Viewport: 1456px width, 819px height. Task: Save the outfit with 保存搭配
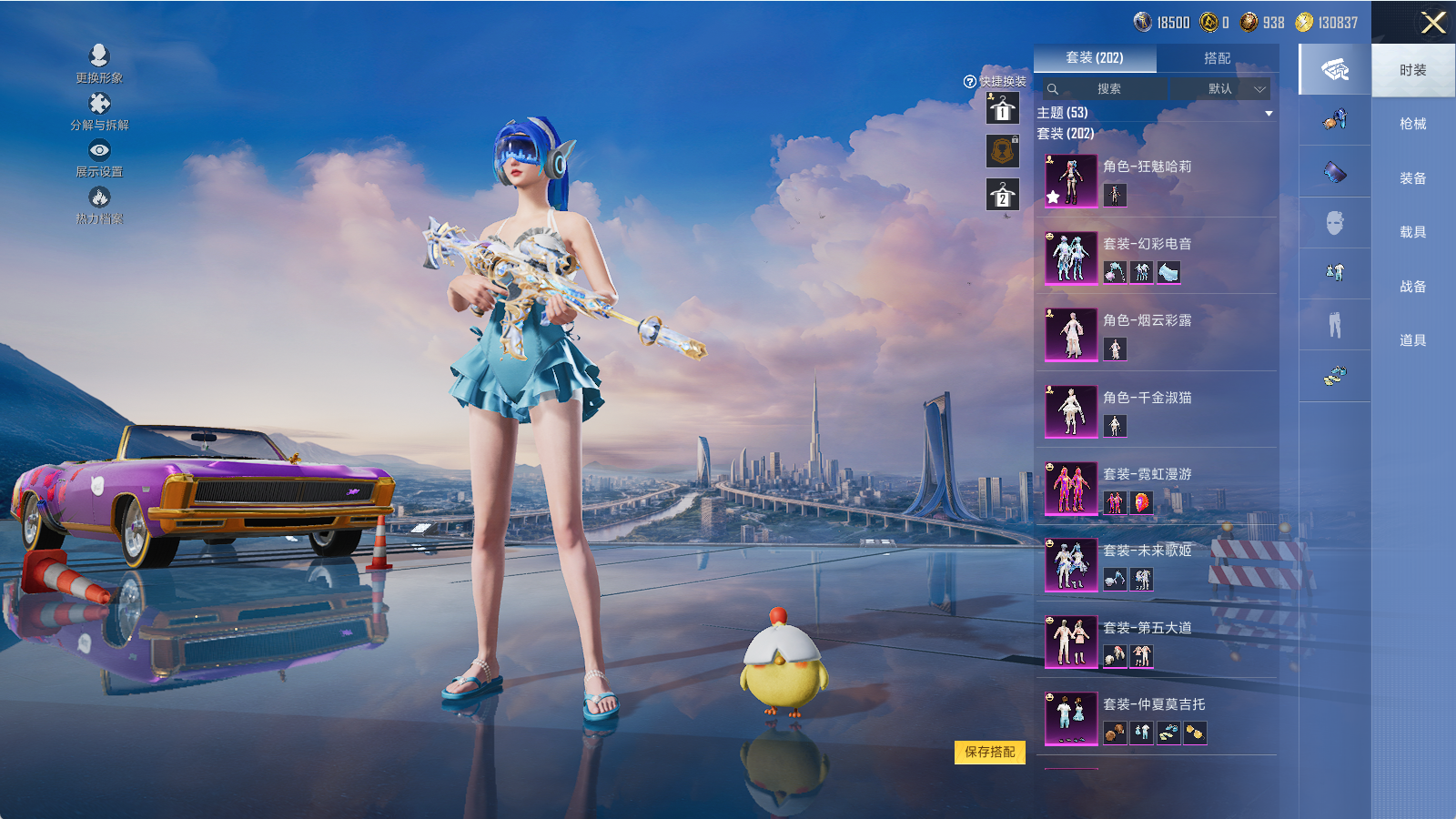[989, 752]
